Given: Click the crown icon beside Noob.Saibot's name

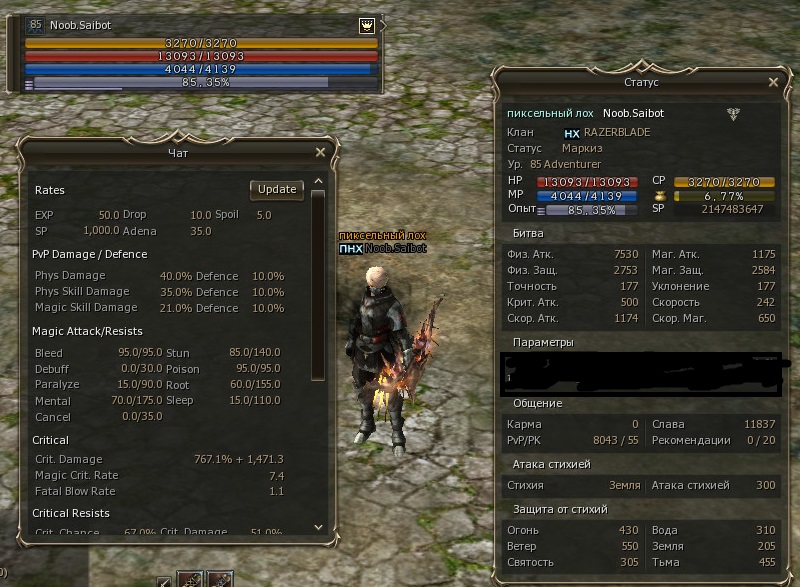Looking at the screenshot, I should pyautogui.click(x=366, y=26).
